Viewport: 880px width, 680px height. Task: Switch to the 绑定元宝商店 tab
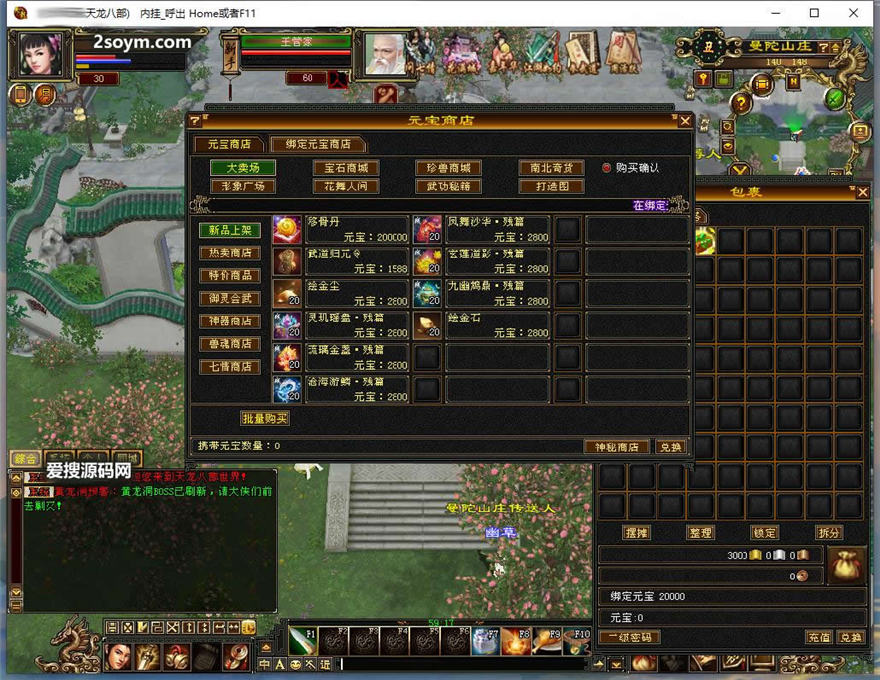click(x=318, y=144)
